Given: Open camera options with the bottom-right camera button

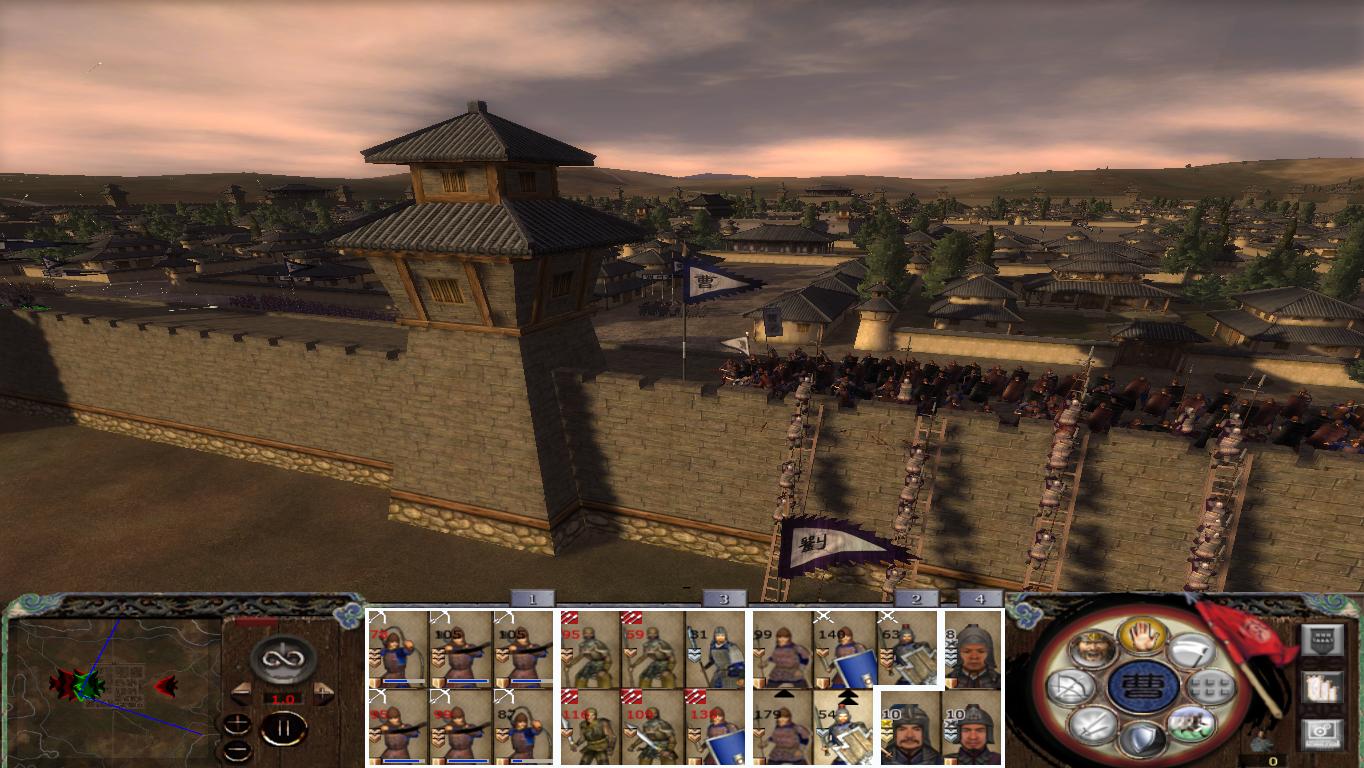Looking at the screenshot, I should pyautogui.click(x=1324, y=732).
